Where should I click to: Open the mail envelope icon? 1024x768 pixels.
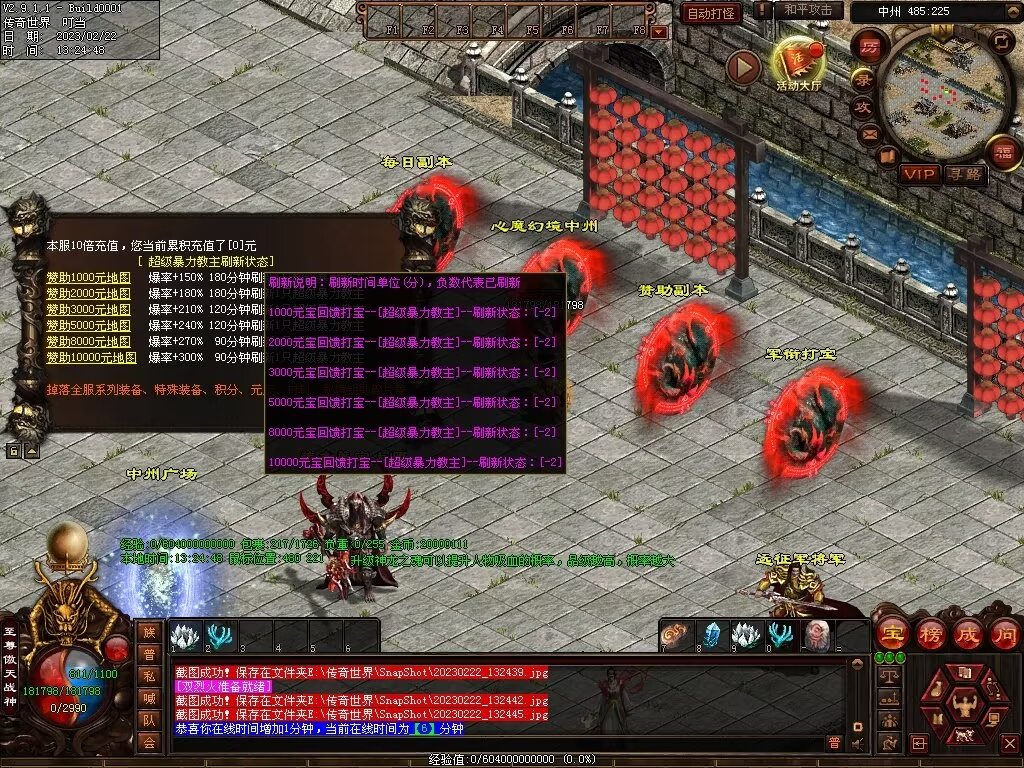[x=869, y=132]
